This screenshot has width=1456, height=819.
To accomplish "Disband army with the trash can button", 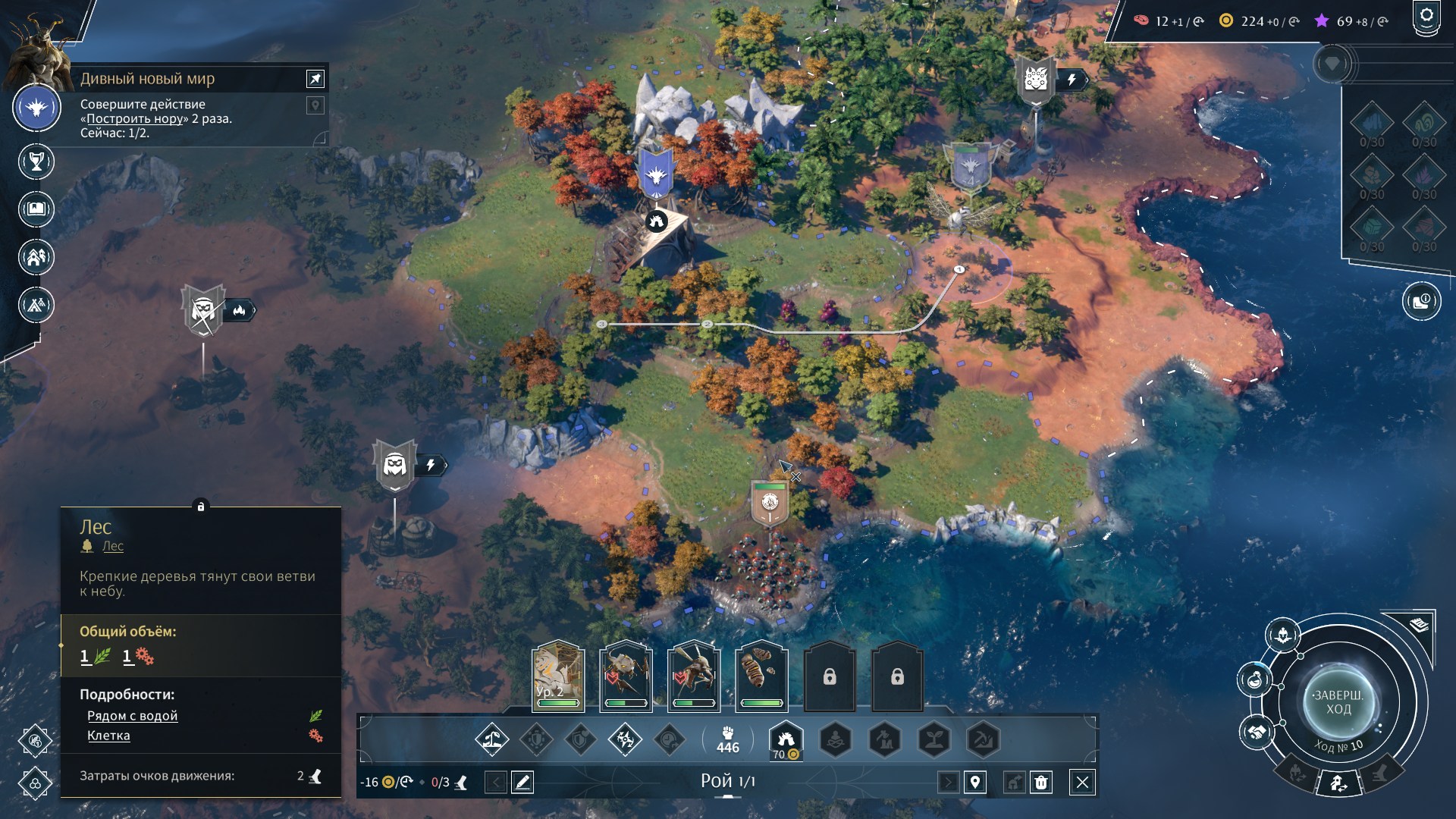I will coord(1041,782).
